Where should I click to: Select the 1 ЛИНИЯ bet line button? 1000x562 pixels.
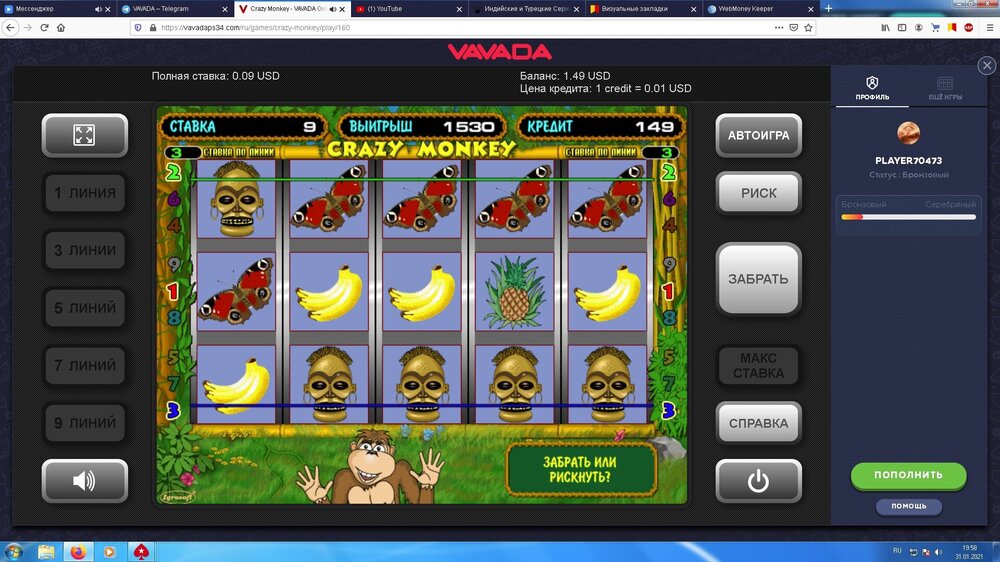pos(84,193)
